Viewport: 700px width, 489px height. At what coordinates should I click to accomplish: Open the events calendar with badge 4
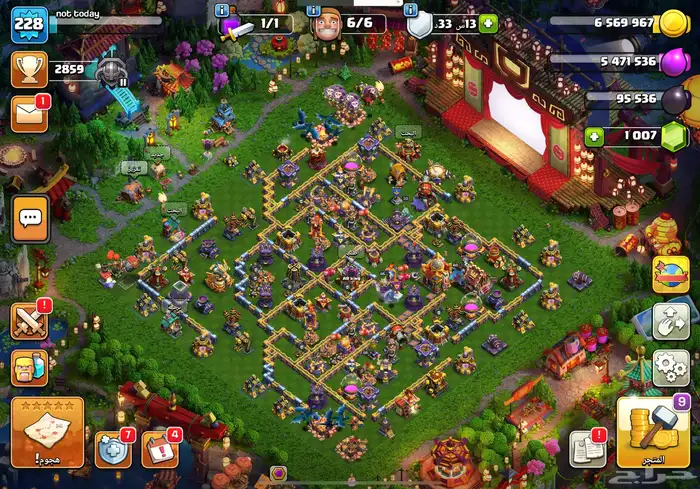[160, 450]
